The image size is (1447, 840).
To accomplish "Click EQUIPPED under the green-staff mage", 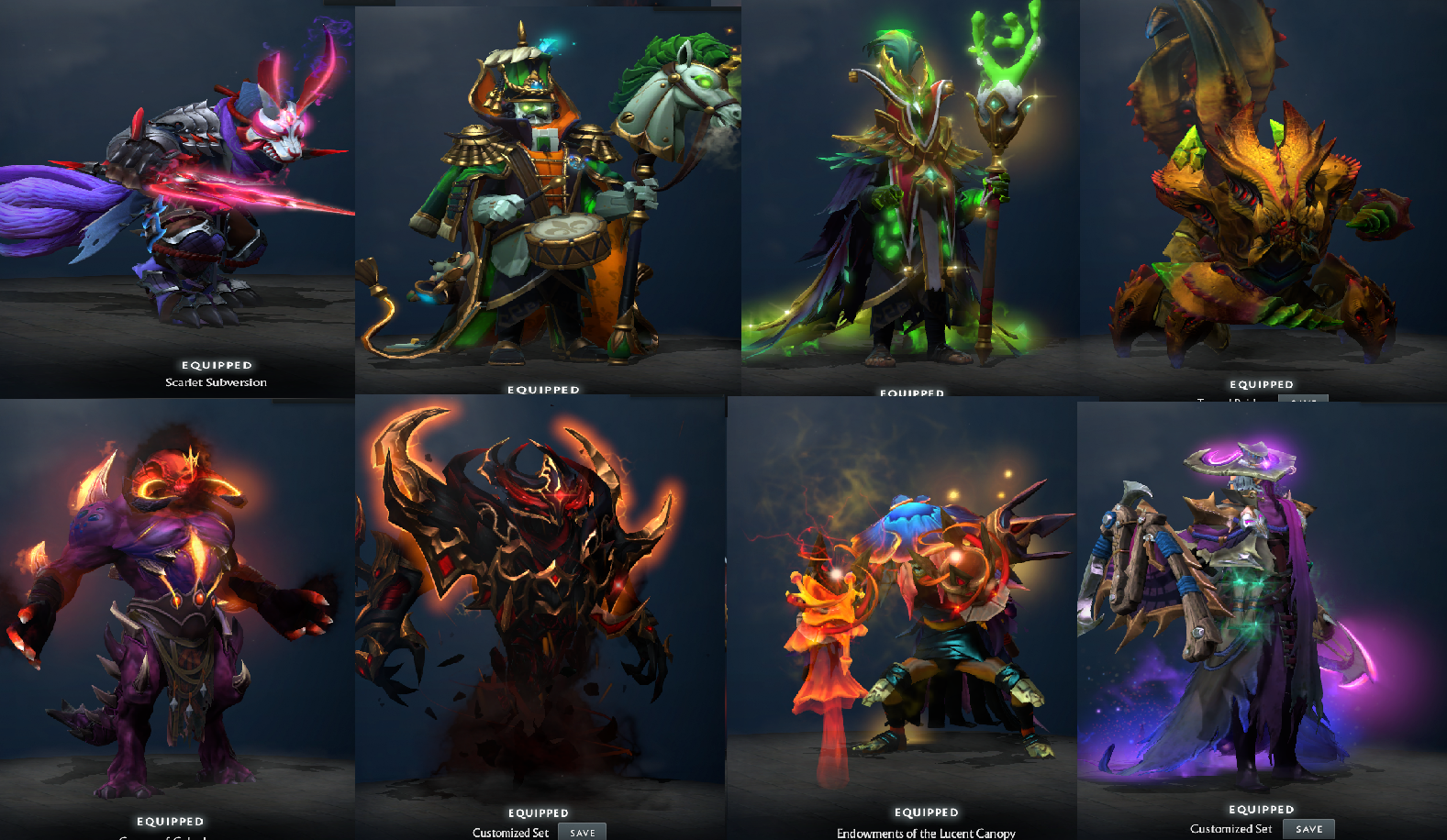I will tap(913, 392).
